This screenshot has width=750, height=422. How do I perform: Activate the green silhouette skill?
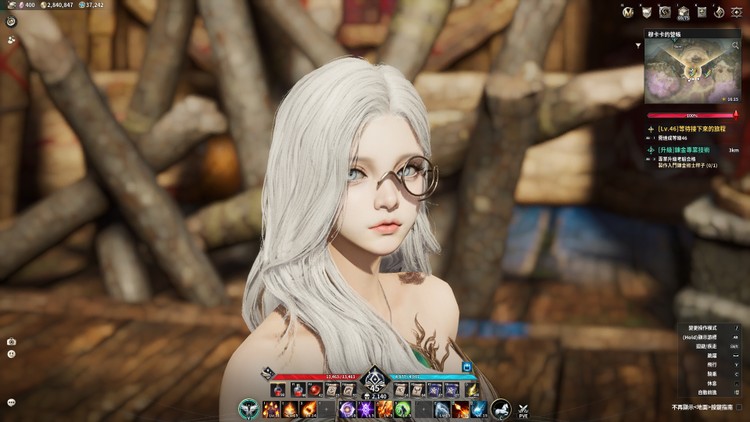point(401,409)
